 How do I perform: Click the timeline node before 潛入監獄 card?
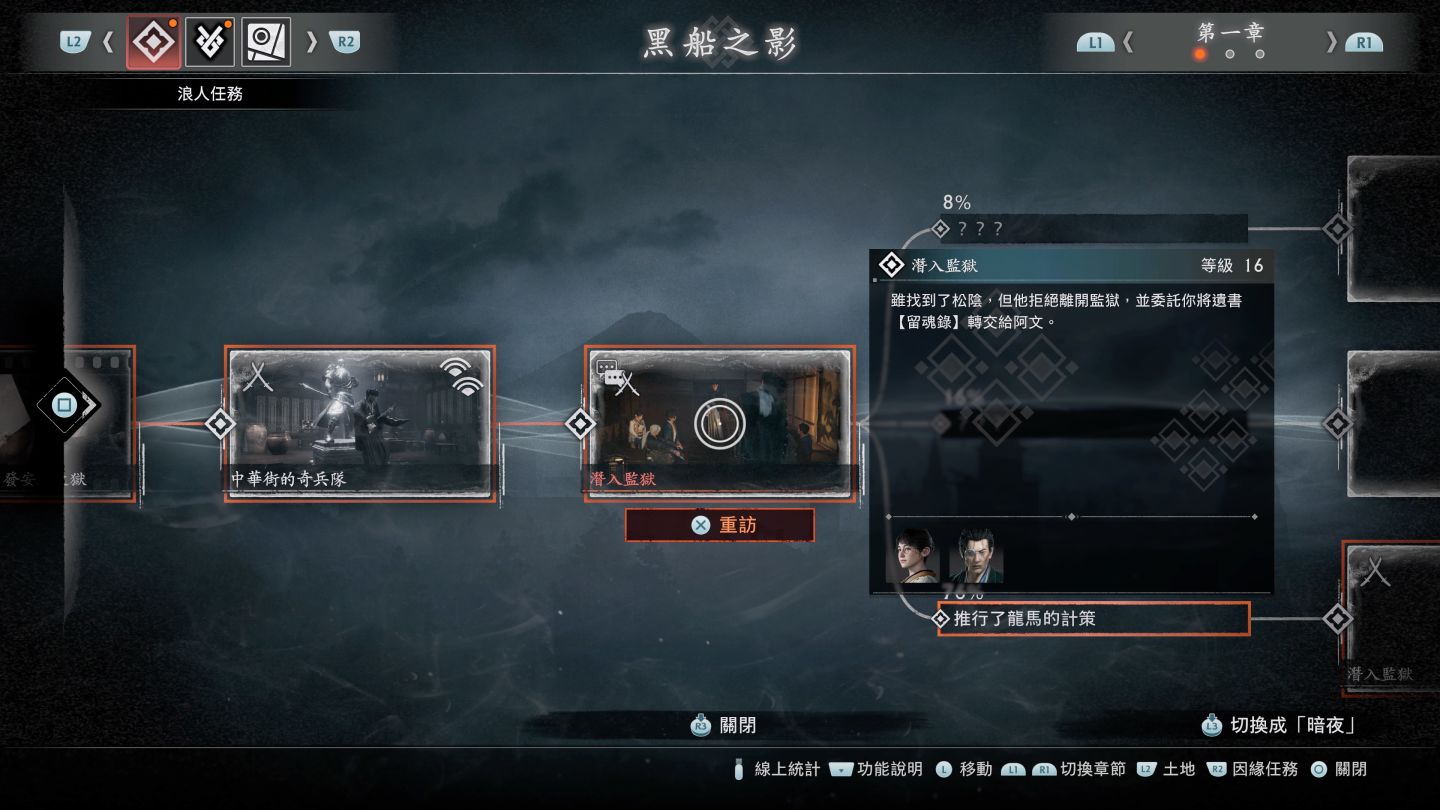580,423
